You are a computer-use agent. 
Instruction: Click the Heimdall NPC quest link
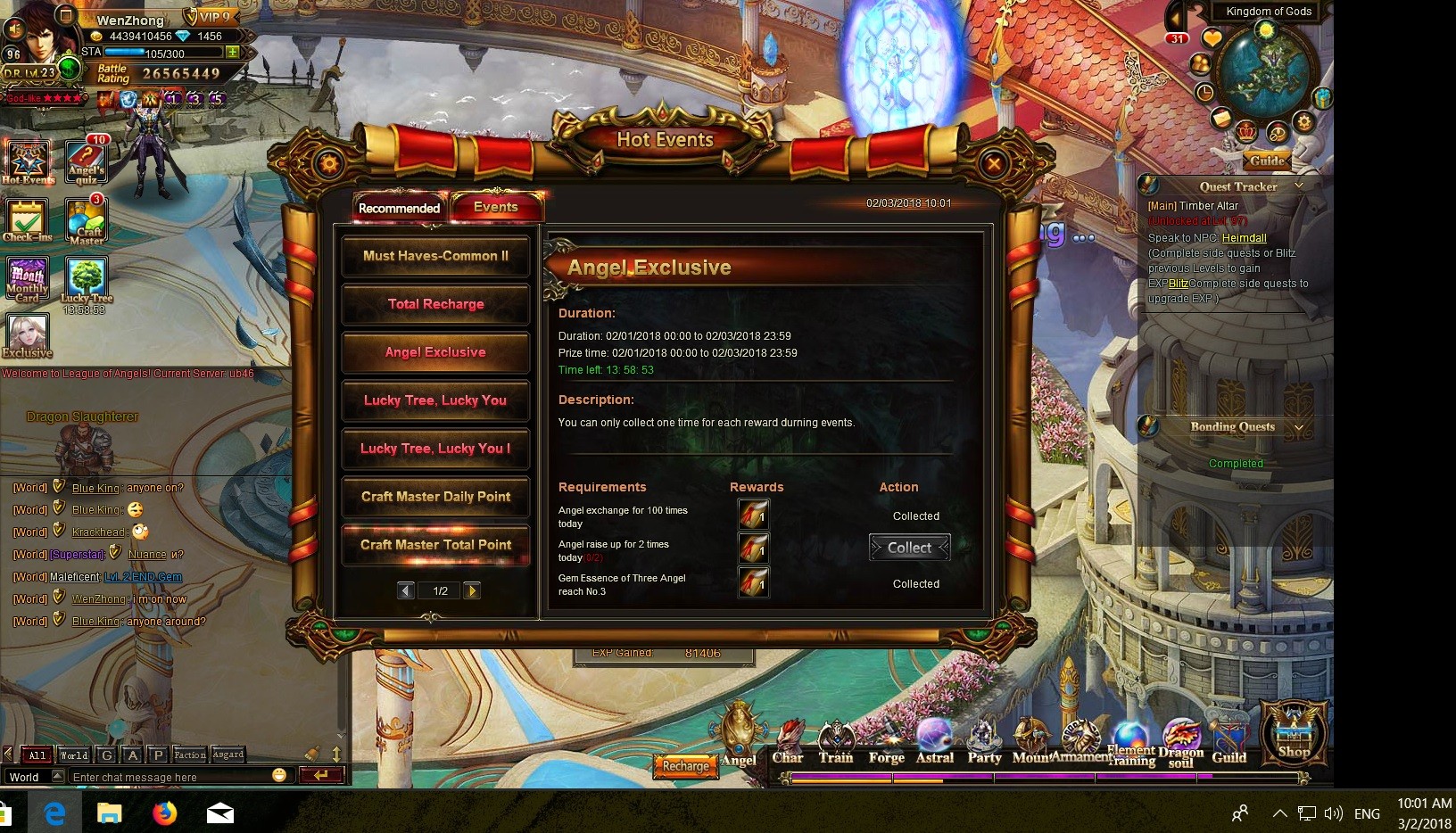coord(1244,238)
